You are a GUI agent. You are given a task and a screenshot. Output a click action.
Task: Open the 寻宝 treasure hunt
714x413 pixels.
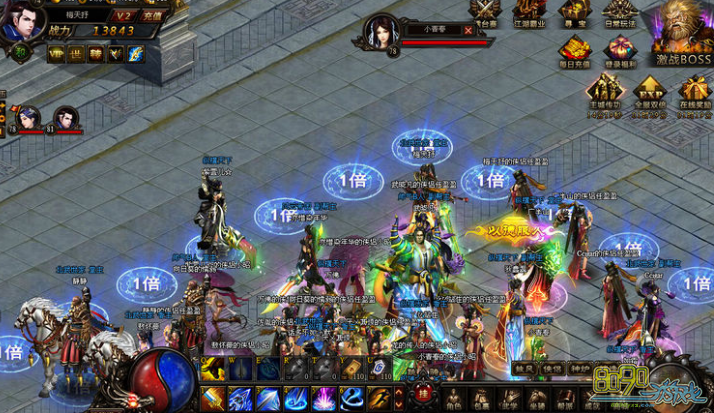pyautogui.click(x=574, y=14)
